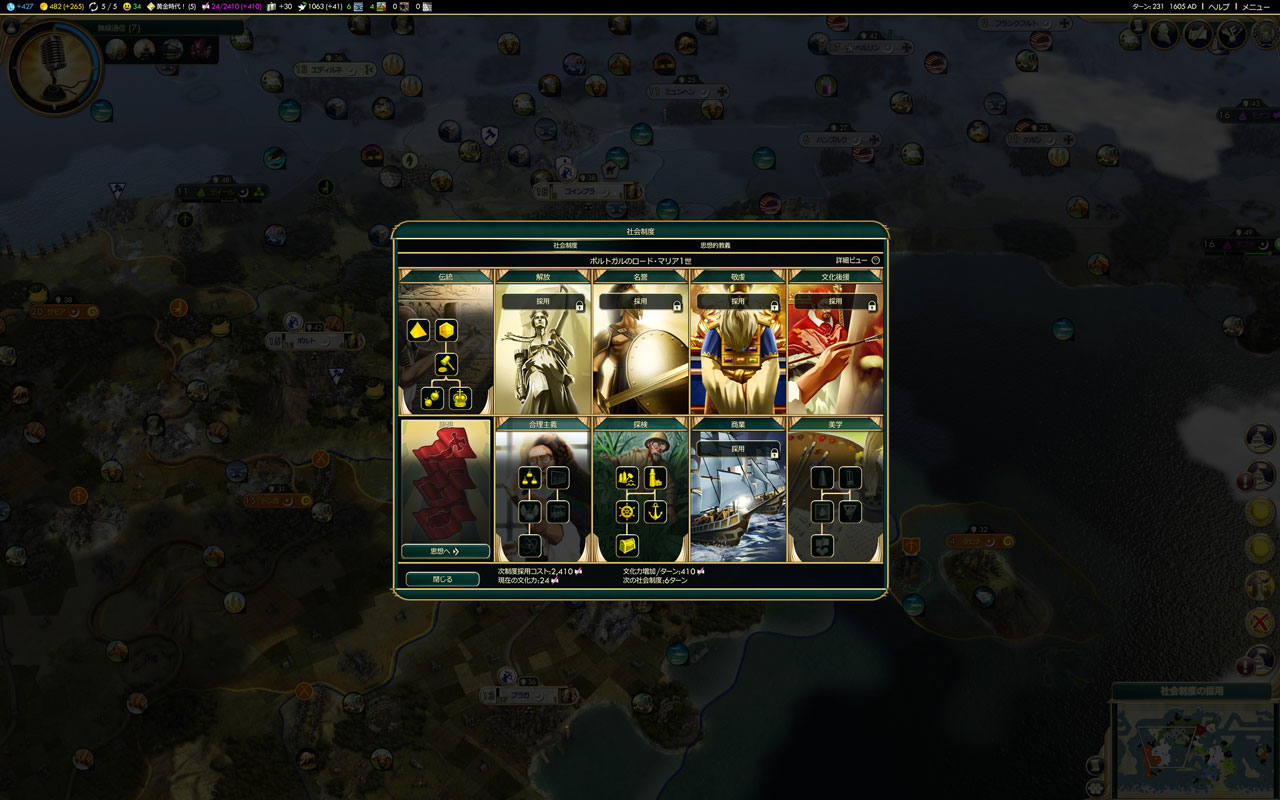This screenshot has height=800, width=1280.
Task: Close the social policies window with 閉じる
Action: pos(442,579)
